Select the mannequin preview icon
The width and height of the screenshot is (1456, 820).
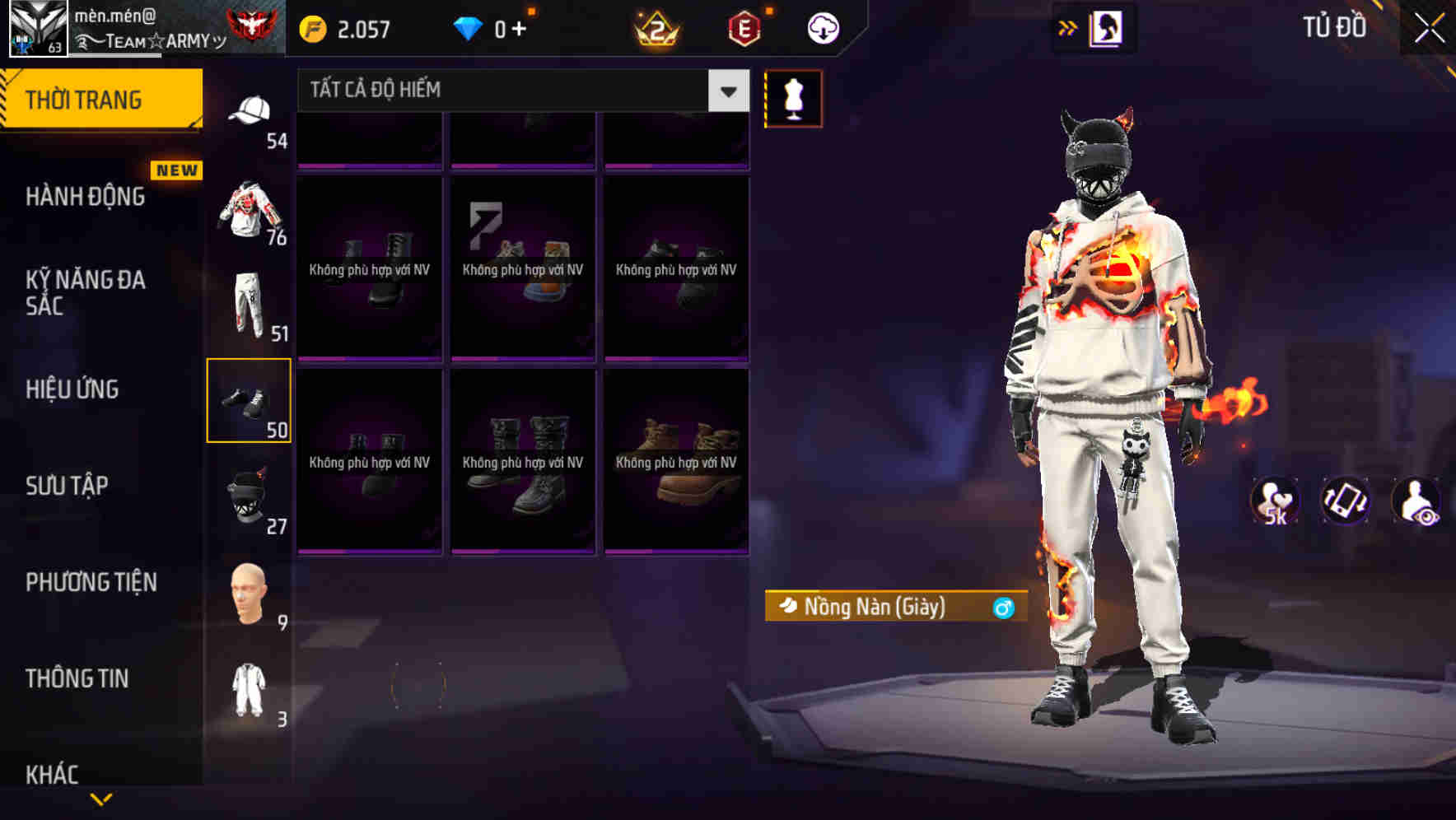pyautogui.click(x=793, y=98)
